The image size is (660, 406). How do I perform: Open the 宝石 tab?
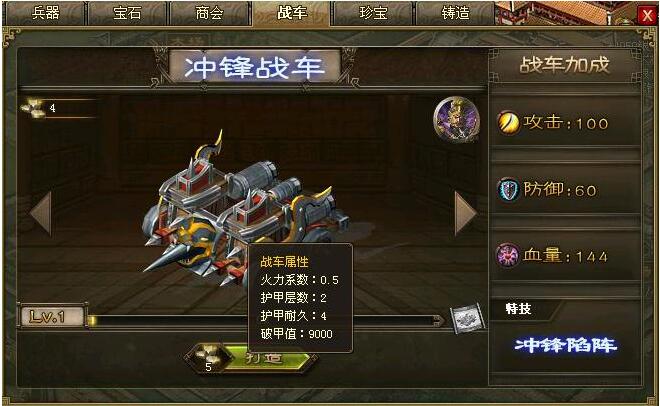point(128,13)
